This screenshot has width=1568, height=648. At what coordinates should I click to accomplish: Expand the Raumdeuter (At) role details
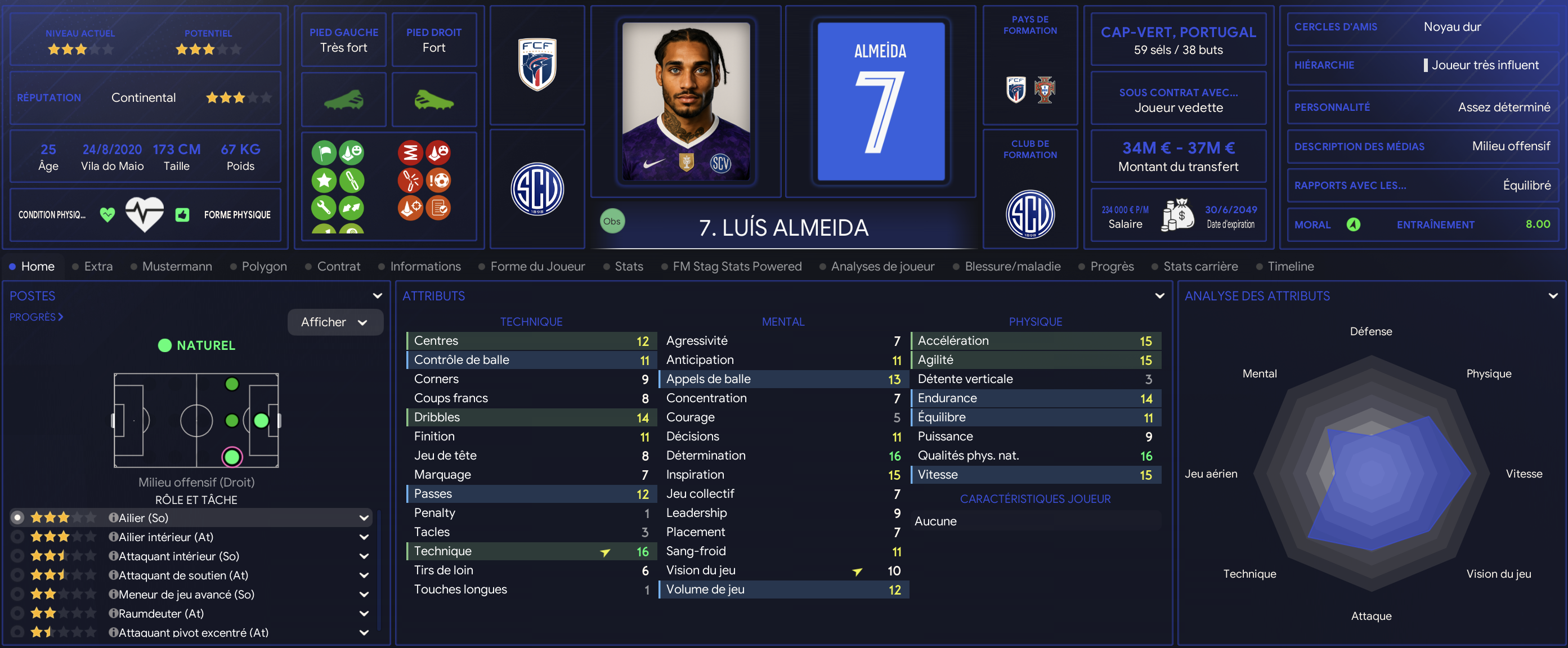click(364, 613)
